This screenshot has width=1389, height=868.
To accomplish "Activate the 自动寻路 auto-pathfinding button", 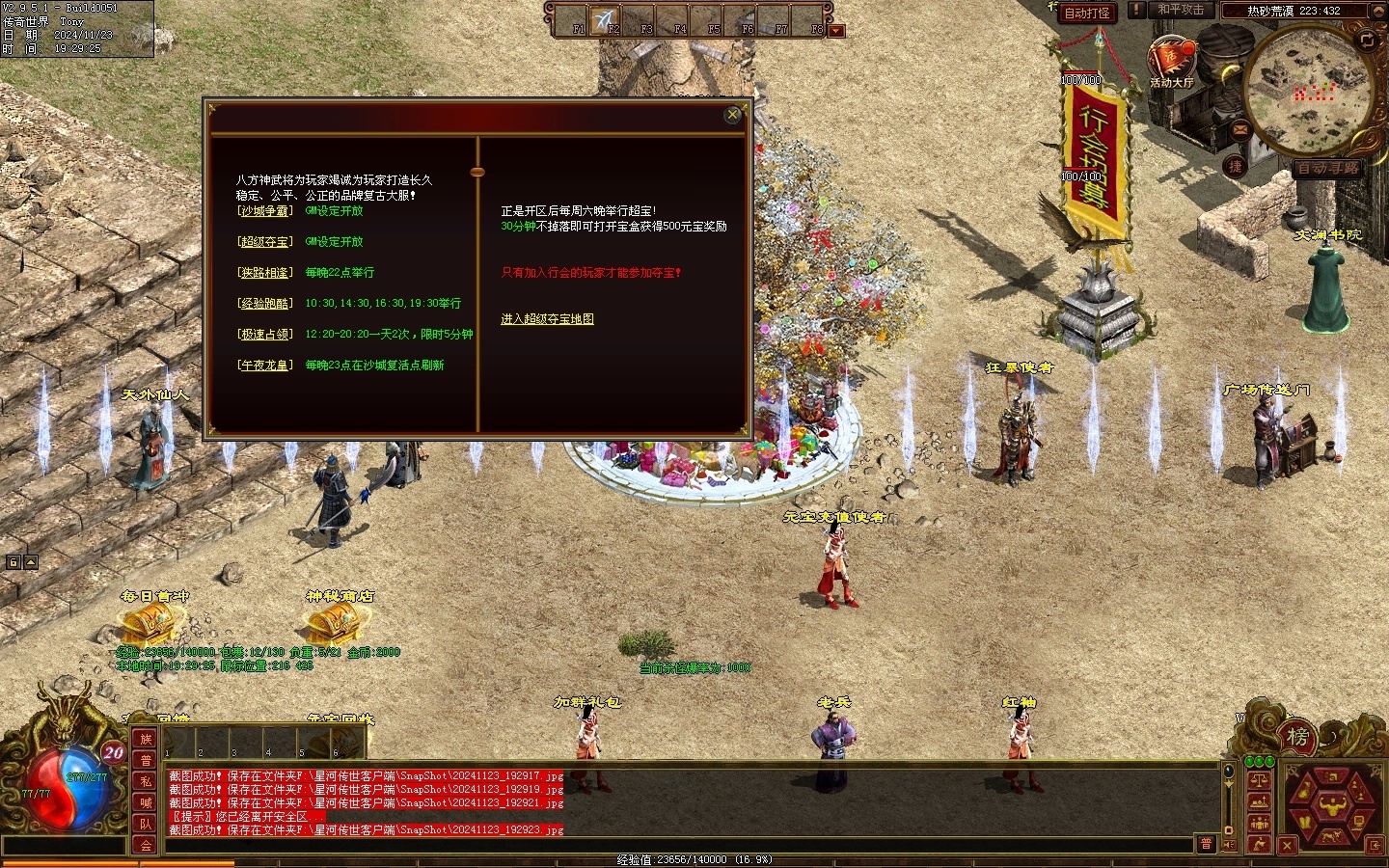I will [1327, 168].
